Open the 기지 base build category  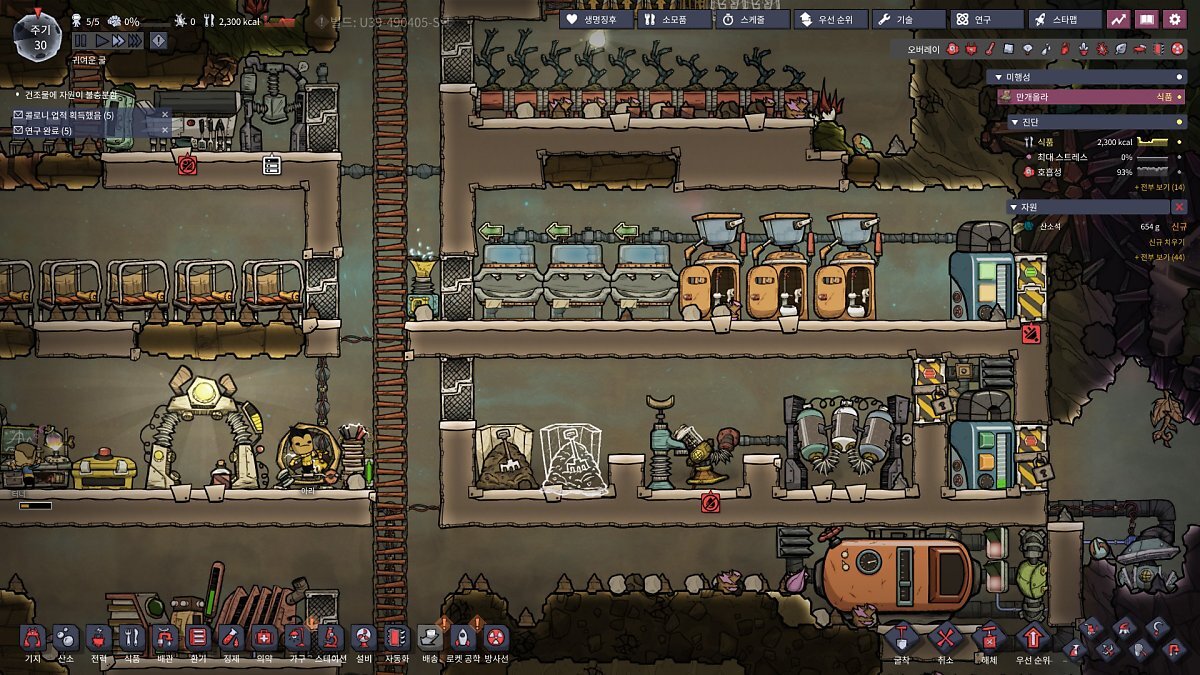[x=33, y=637]
